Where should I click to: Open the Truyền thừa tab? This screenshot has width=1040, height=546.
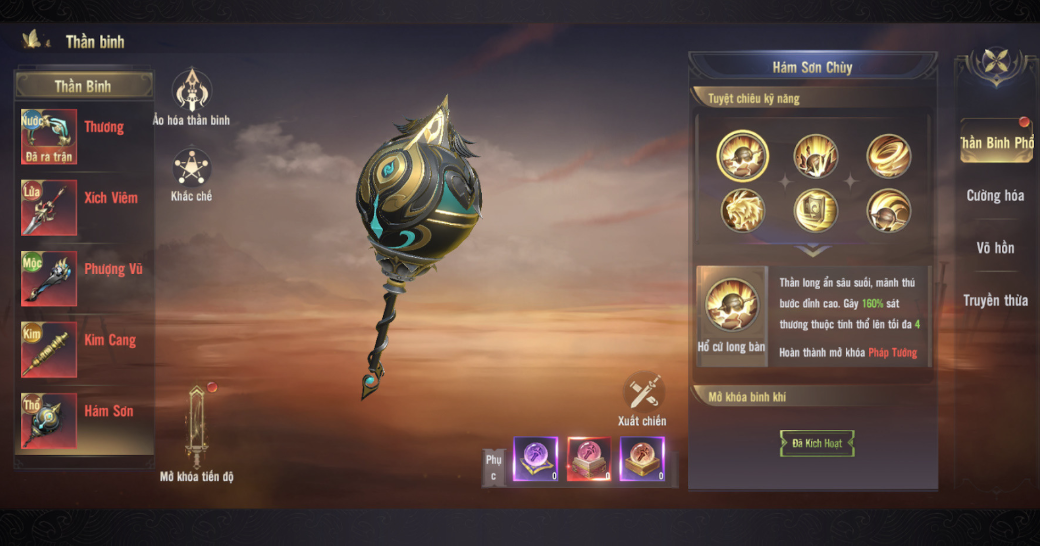click(x=995, y=300)
